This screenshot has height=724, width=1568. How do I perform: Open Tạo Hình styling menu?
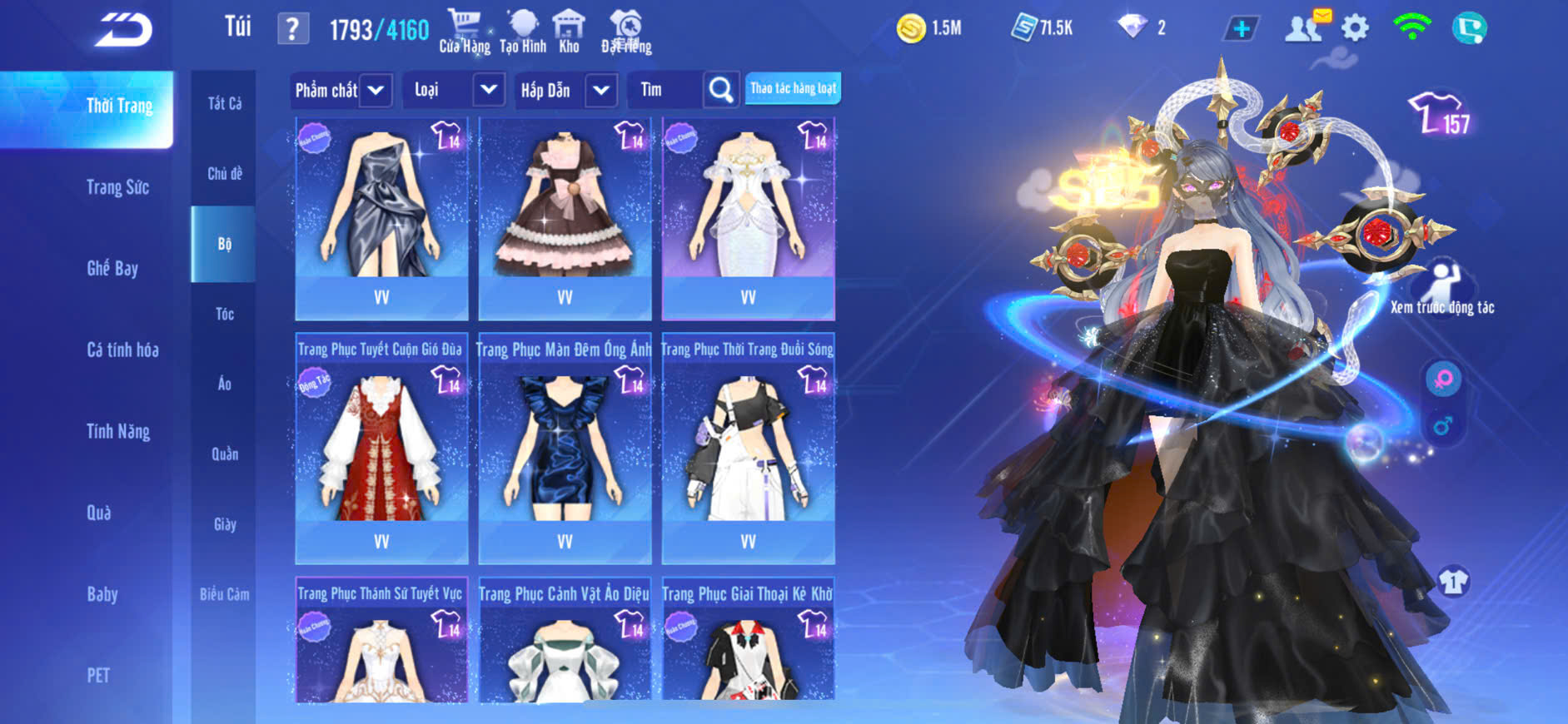point(523,32)
